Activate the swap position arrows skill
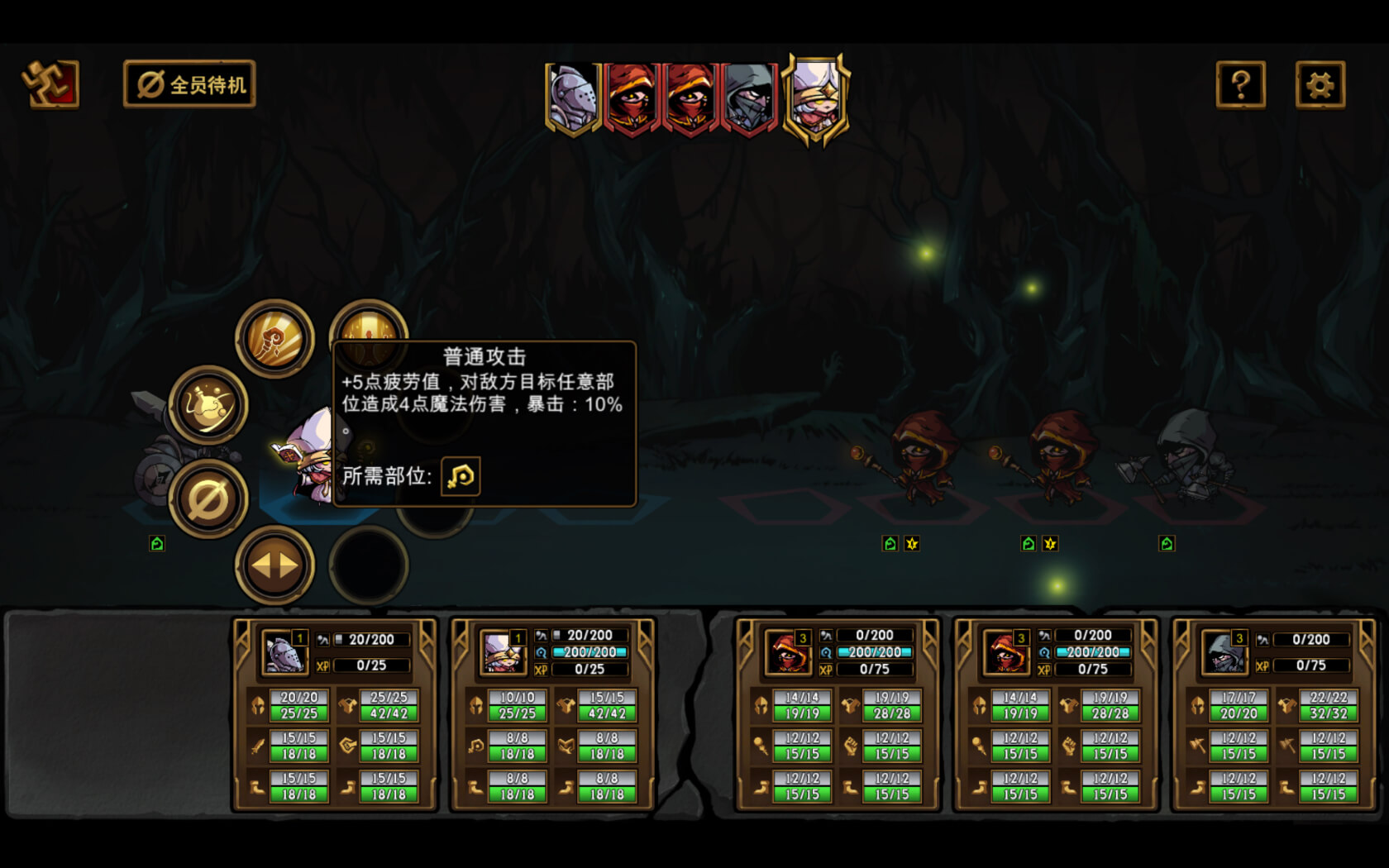Viewport: 1389px width, 868px height. coord(274,565)
